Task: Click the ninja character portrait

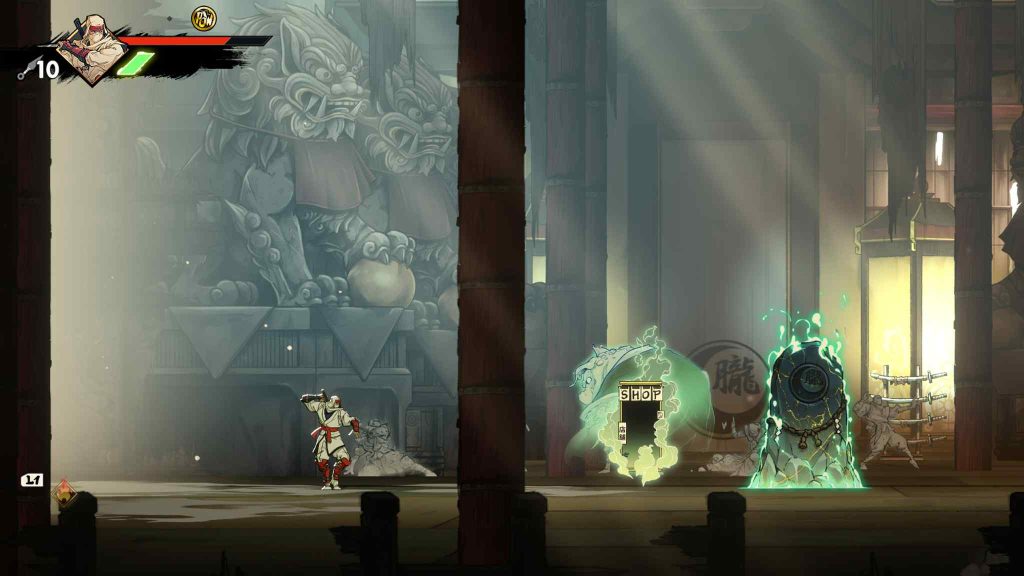Action: pyautogui.click(x=91, y=49)
